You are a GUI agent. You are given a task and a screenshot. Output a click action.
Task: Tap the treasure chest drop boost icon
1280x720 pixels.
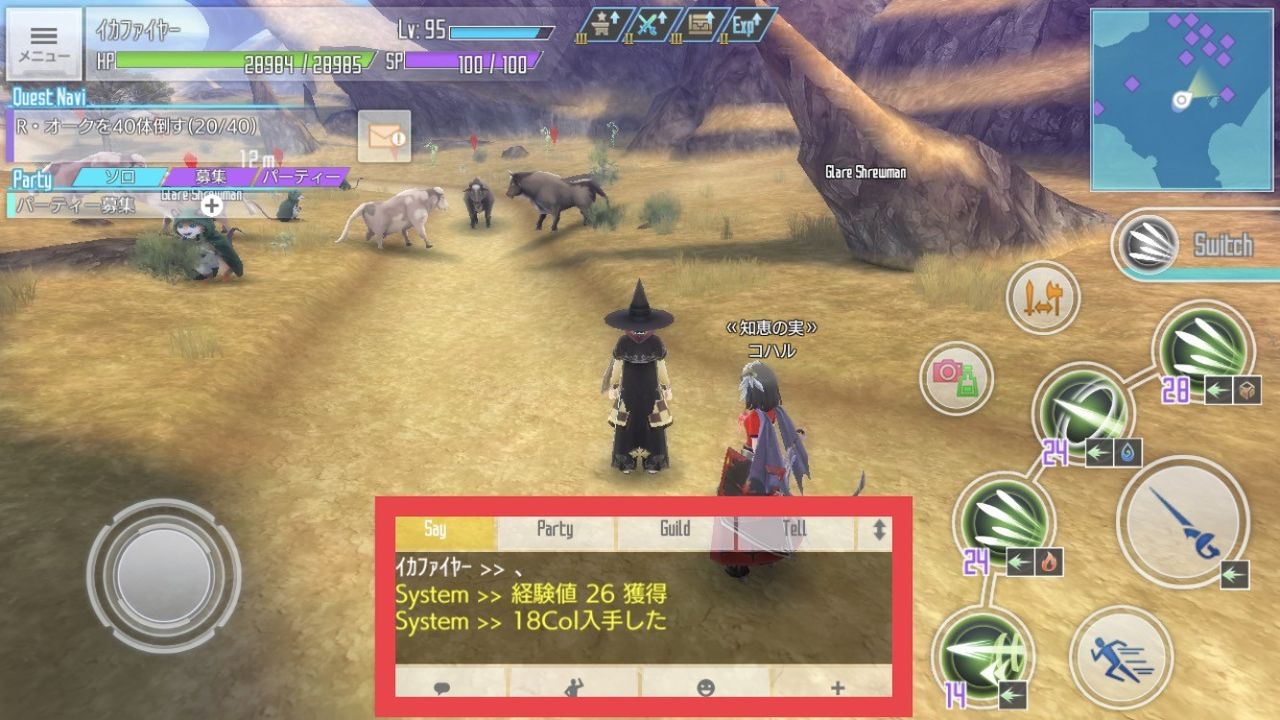(x=701, y=24)
